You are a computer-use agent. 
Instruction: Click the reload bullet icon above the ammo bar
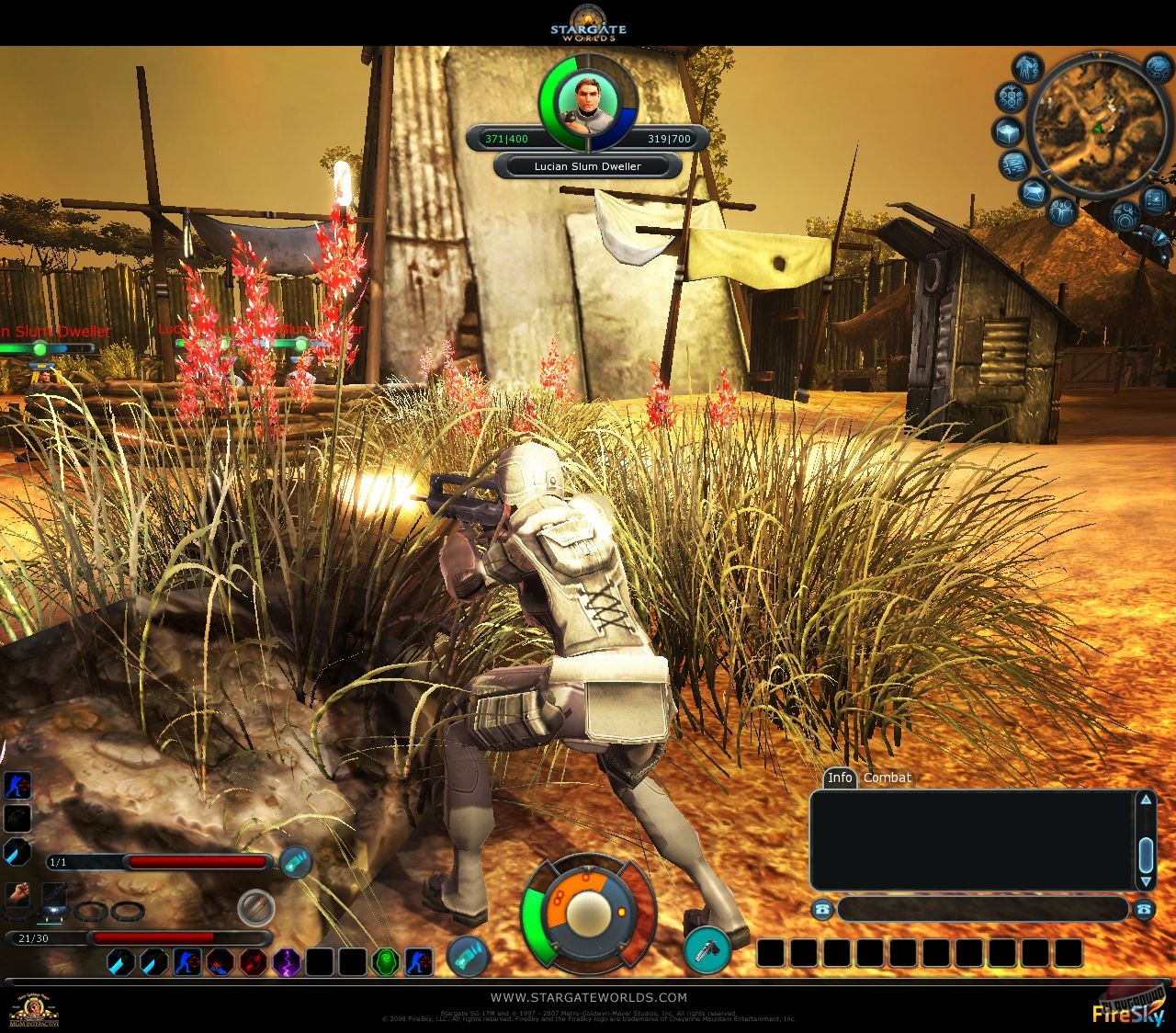click(x=257, y=907)
